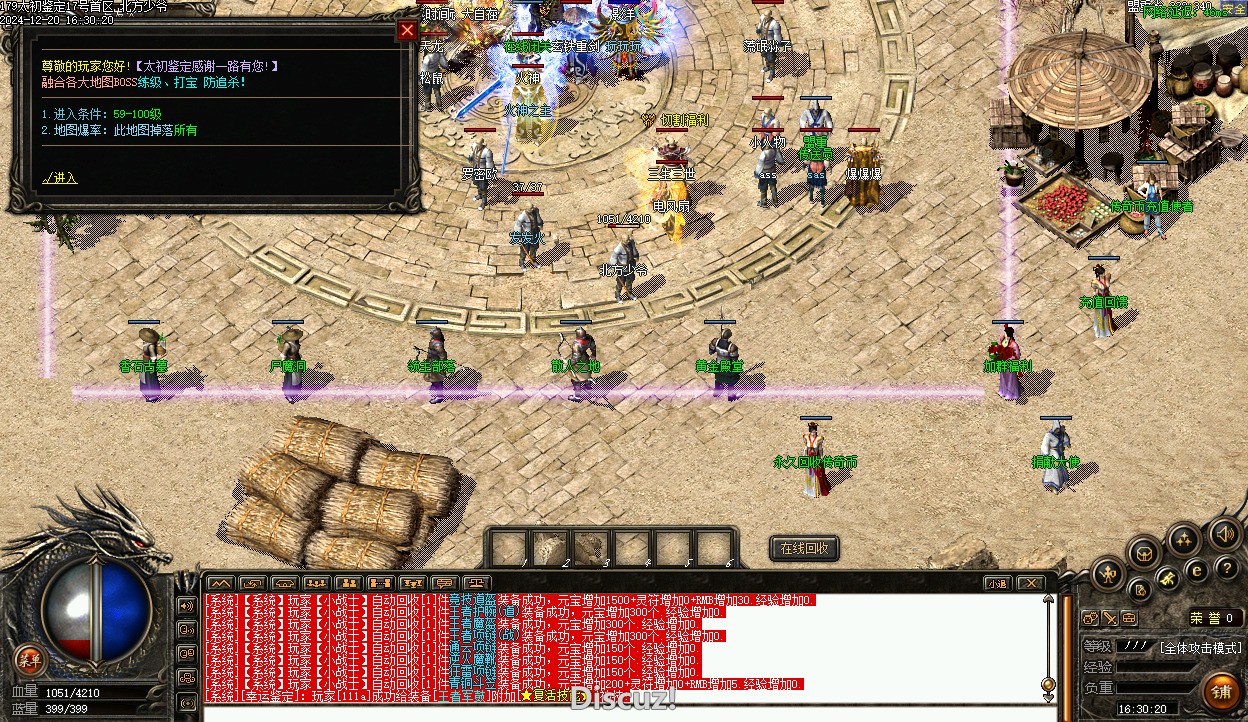
Task: Switch the 全体攻击模式 attack mode label
Action: pyautogui.click(x=1200, y=647)
